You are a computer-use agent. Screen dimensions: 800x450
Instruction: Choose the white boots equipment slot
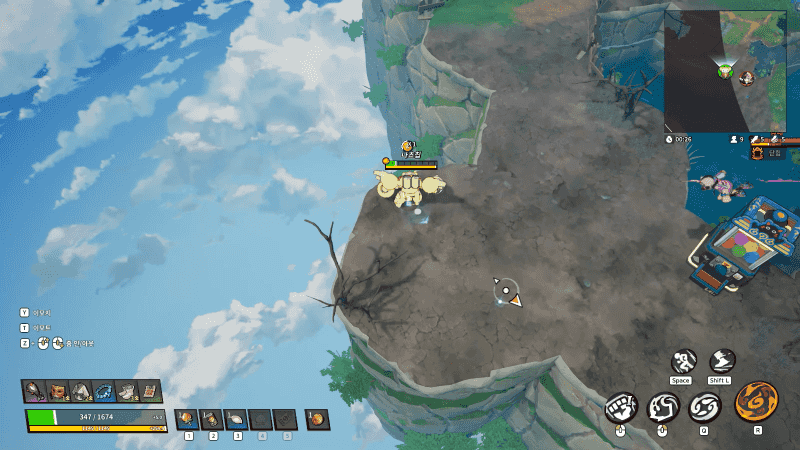pos(127,391)
